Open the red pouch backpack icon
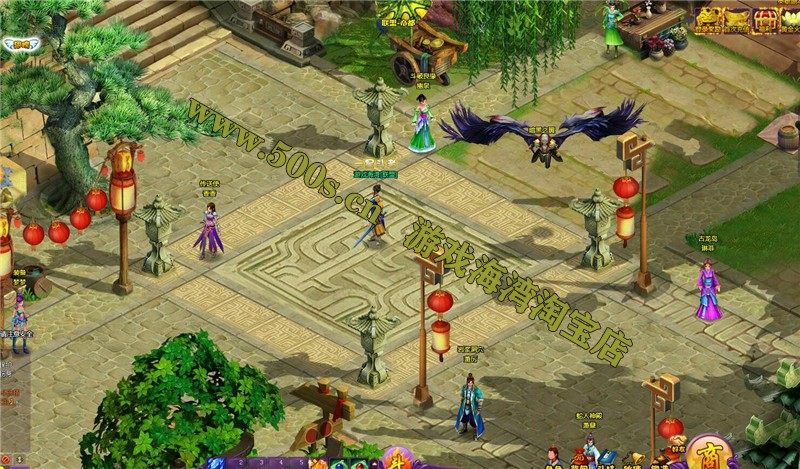This screenshot has width=800, height=469. click(x=580, y=458)
